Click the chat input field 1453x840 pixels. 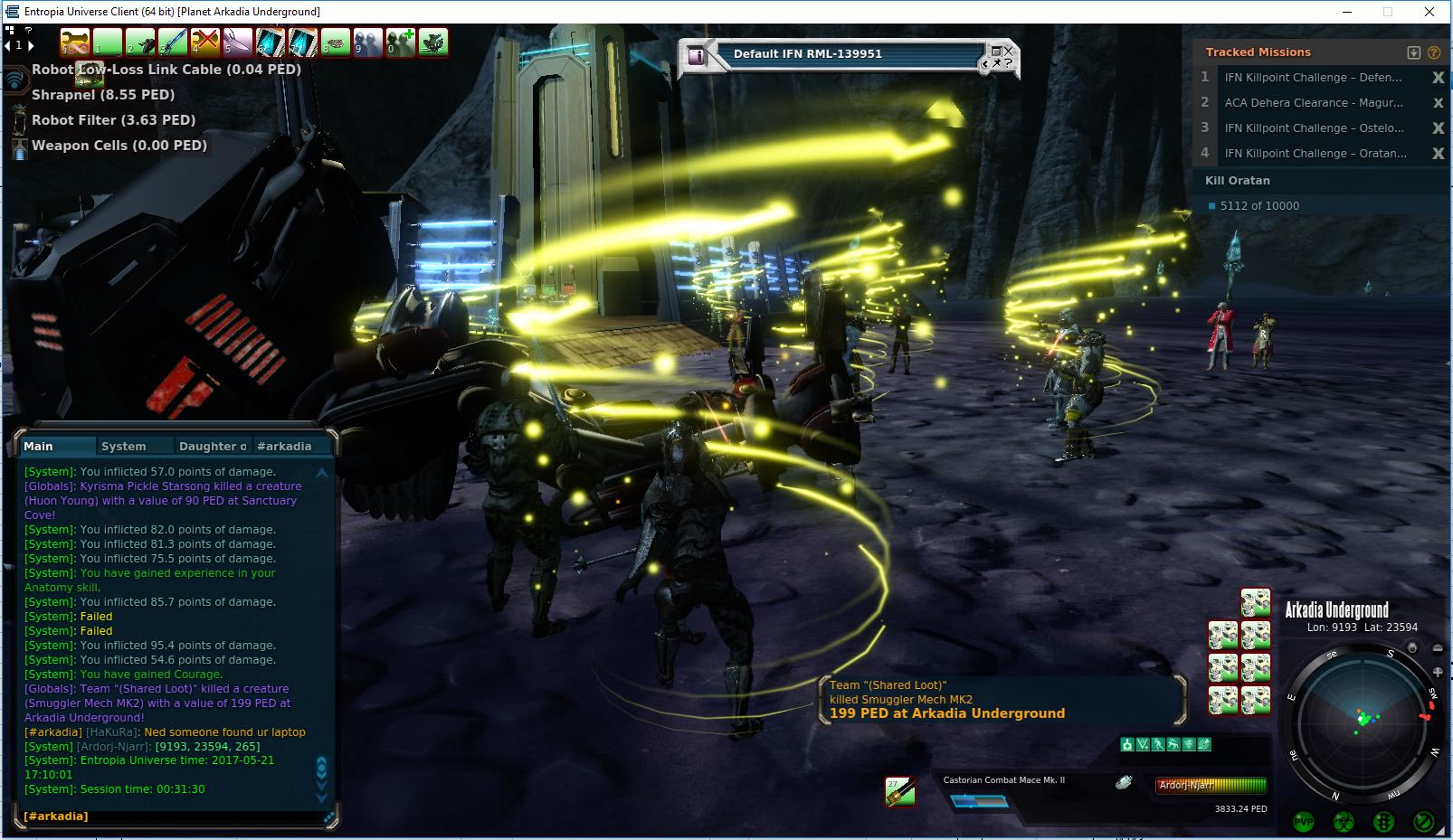pos(172,816)
